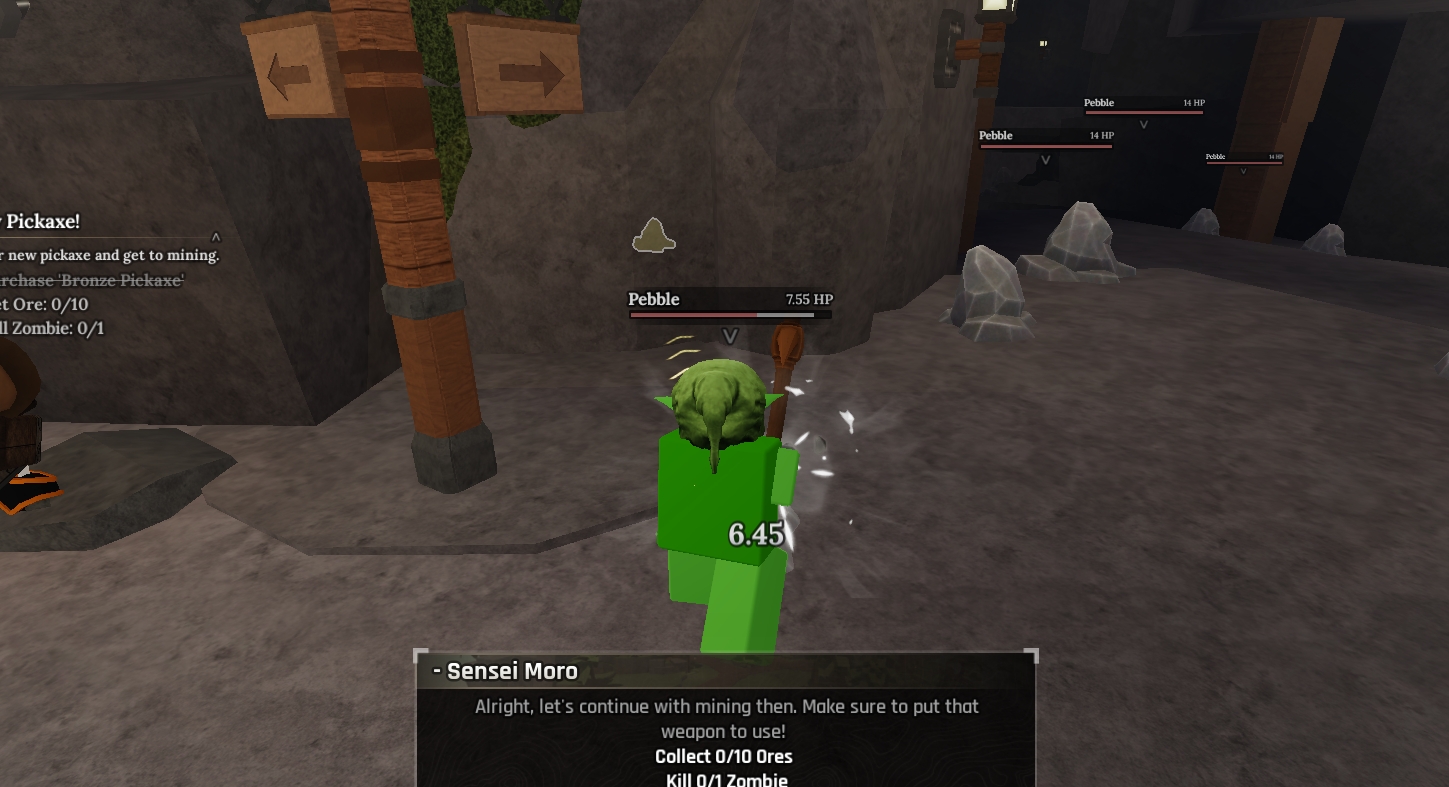Click the Pickaxe! quest header
Screen dimensions: 1449x787
tap(45, 222)
